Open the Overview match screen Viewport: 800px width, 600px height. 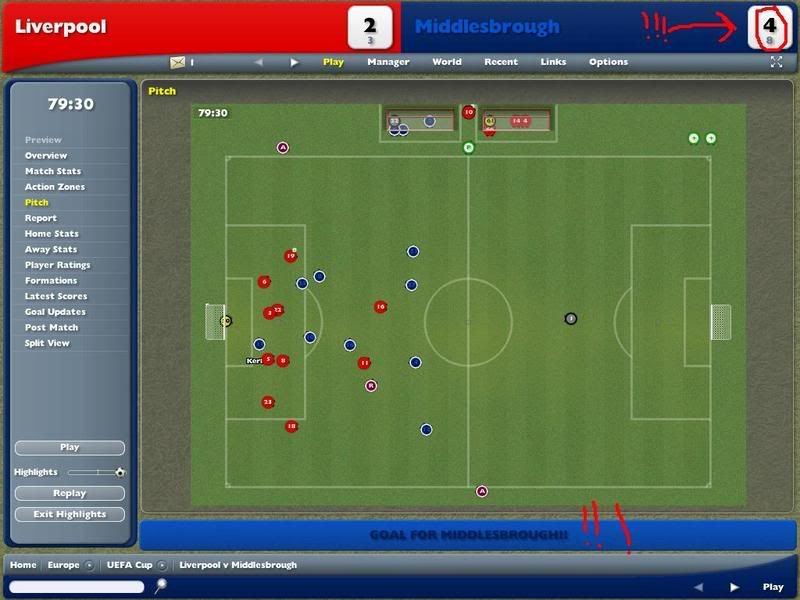(46, 156)
